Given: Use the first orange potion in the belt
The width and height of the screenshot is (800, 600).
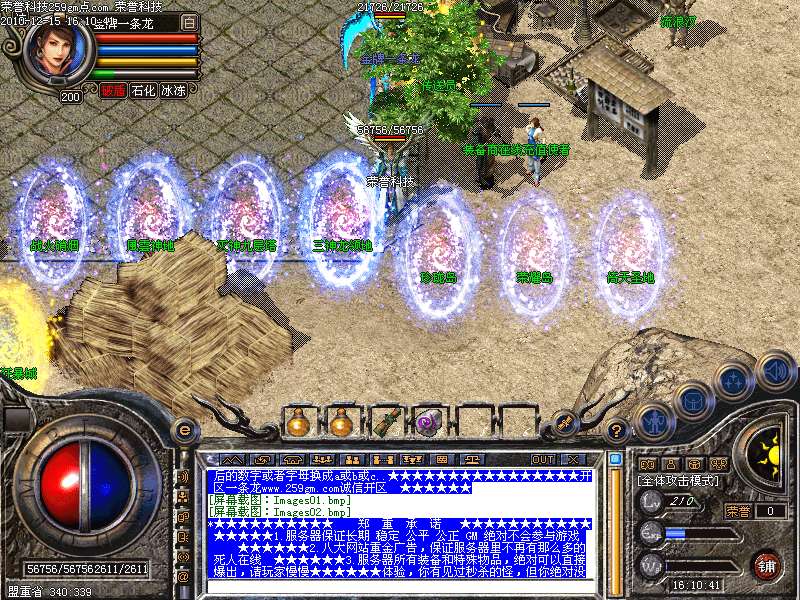Looking at the screenshot, I should [297, 423].
